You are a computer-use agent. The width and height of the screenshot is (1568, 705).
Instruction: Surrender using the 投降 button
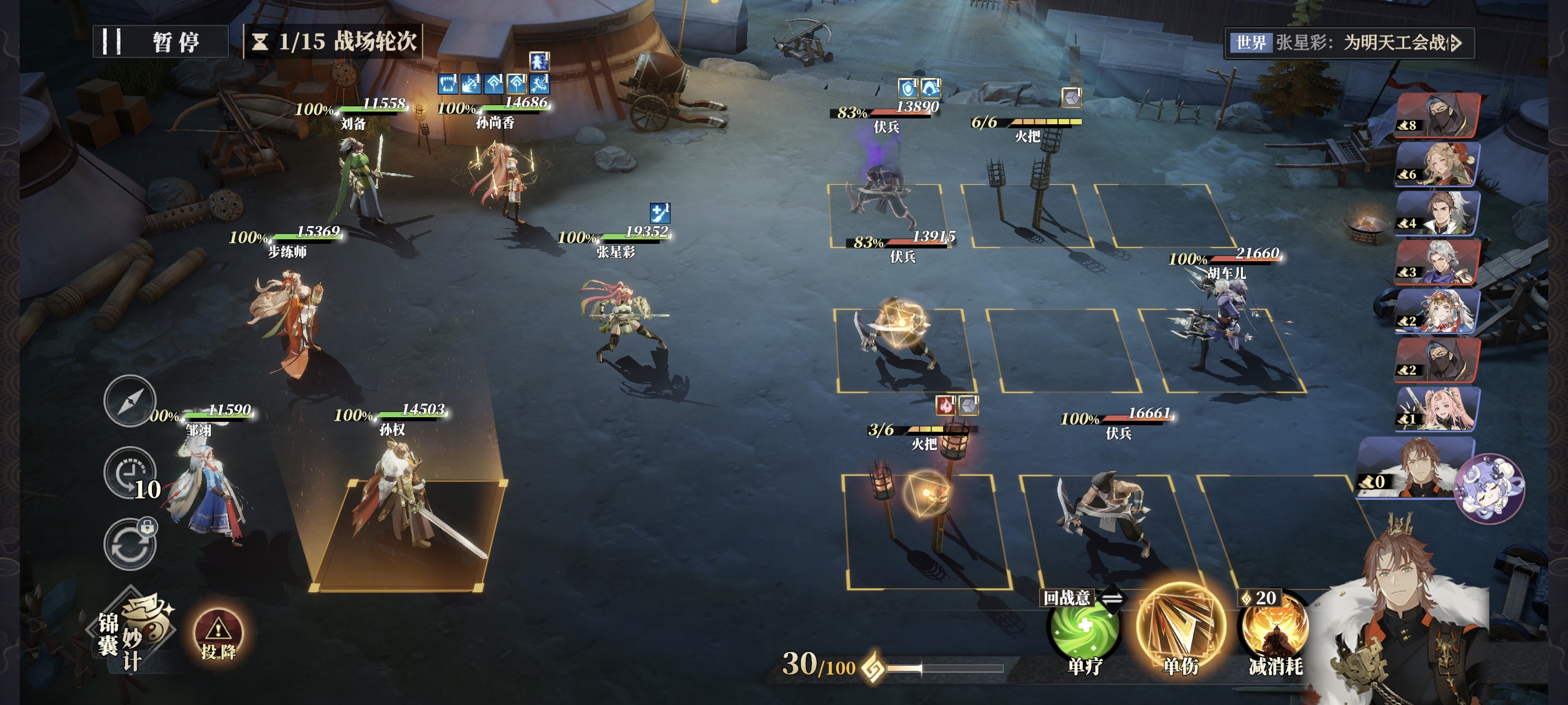pyautogui.click(x=218, y=635)
